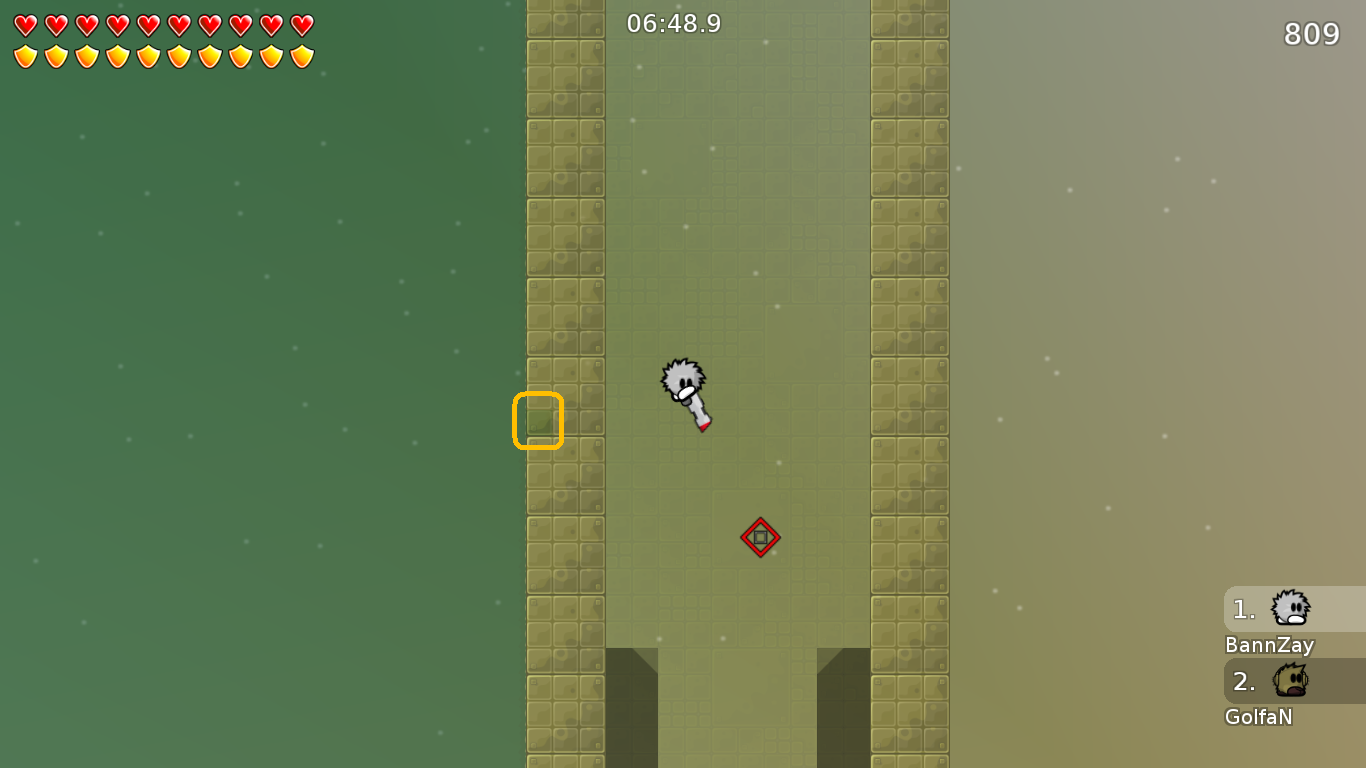Click BannZay's fluffy white avatar icon
Screen dimensions: 1366x768
coord(1290,606)
